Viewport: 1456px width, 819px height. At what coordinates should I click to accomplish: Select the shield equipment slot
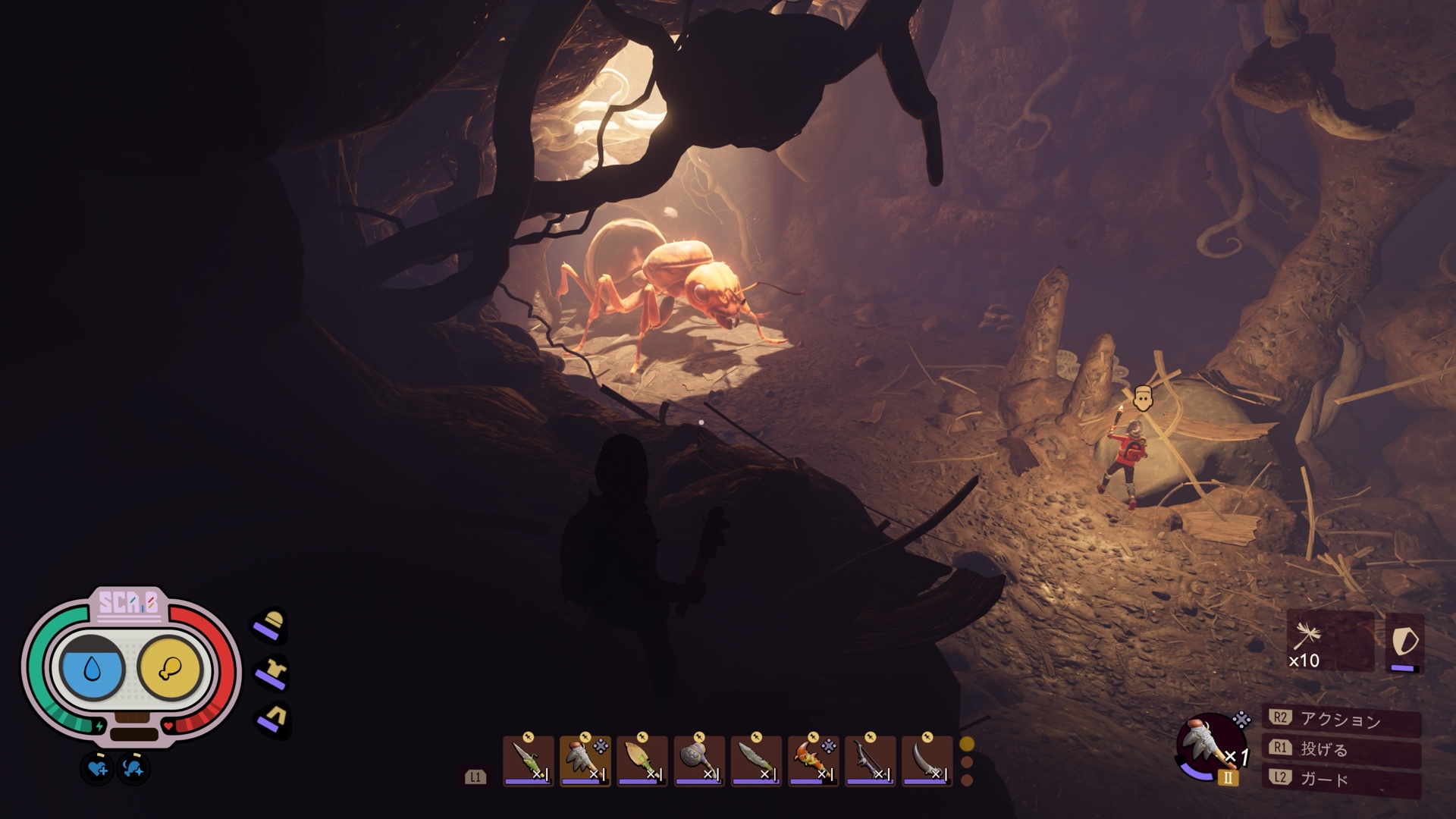(x=1405, y=643)
